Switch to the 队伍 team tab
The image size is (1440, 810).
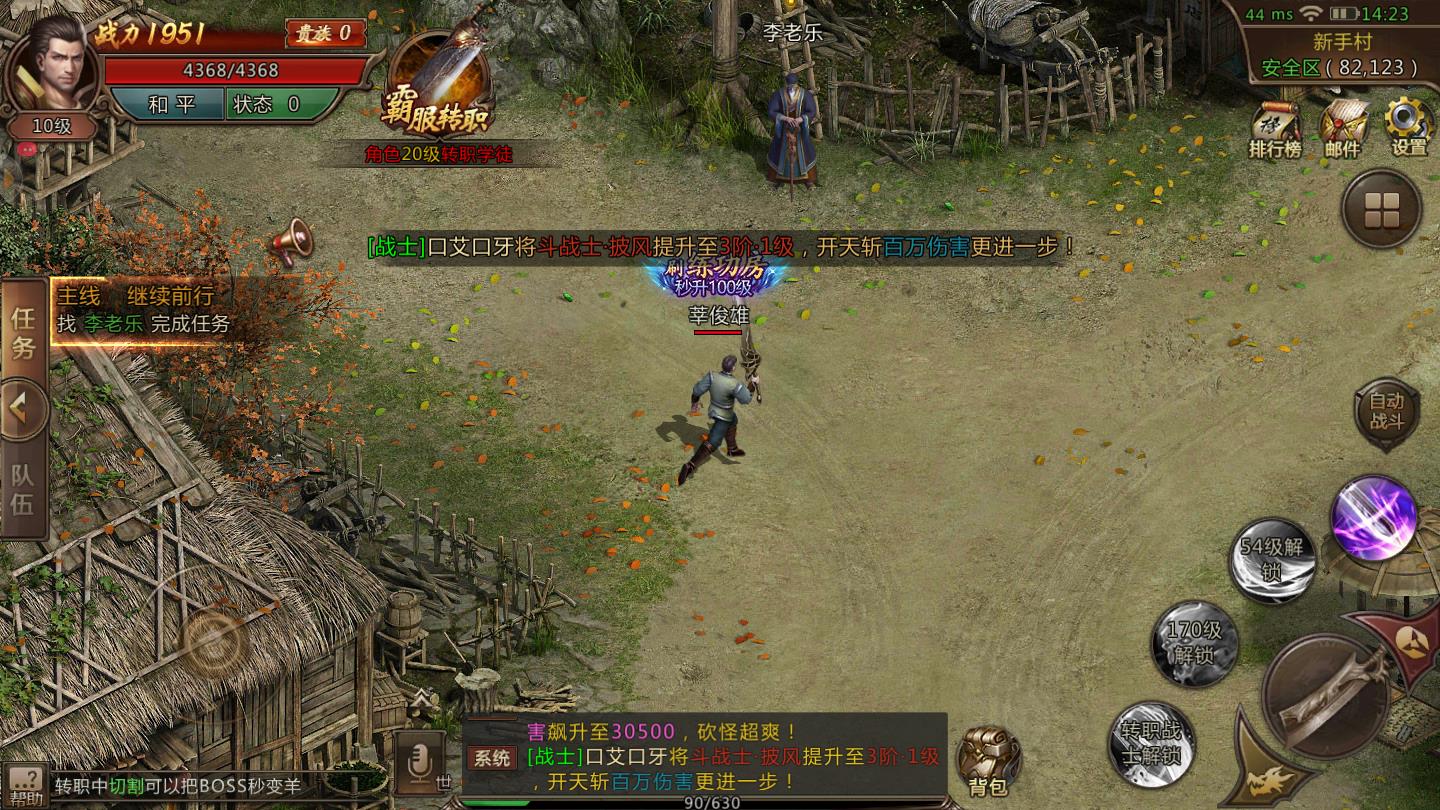(x=23, y=490)
